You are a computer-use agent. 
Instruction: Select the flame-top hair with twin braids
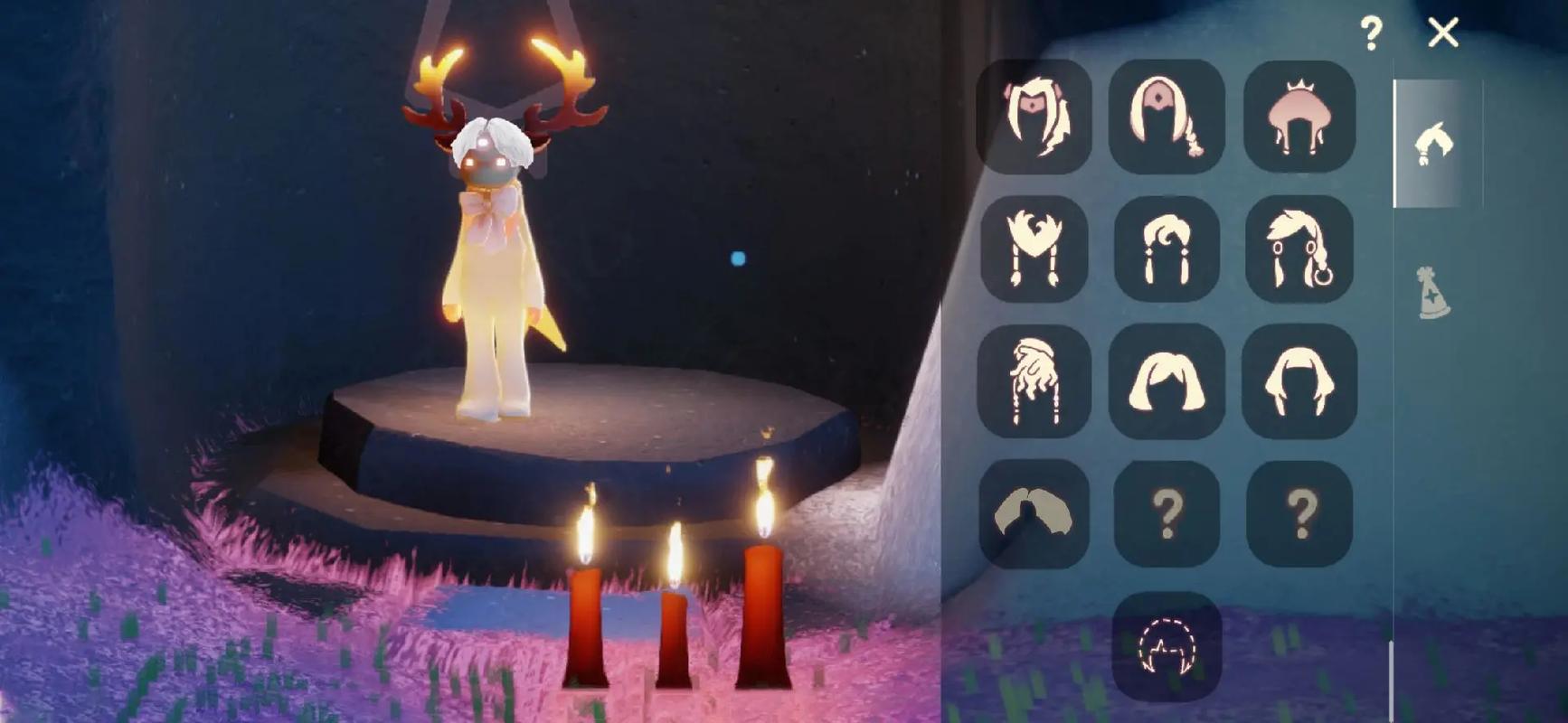[1034, 249]
